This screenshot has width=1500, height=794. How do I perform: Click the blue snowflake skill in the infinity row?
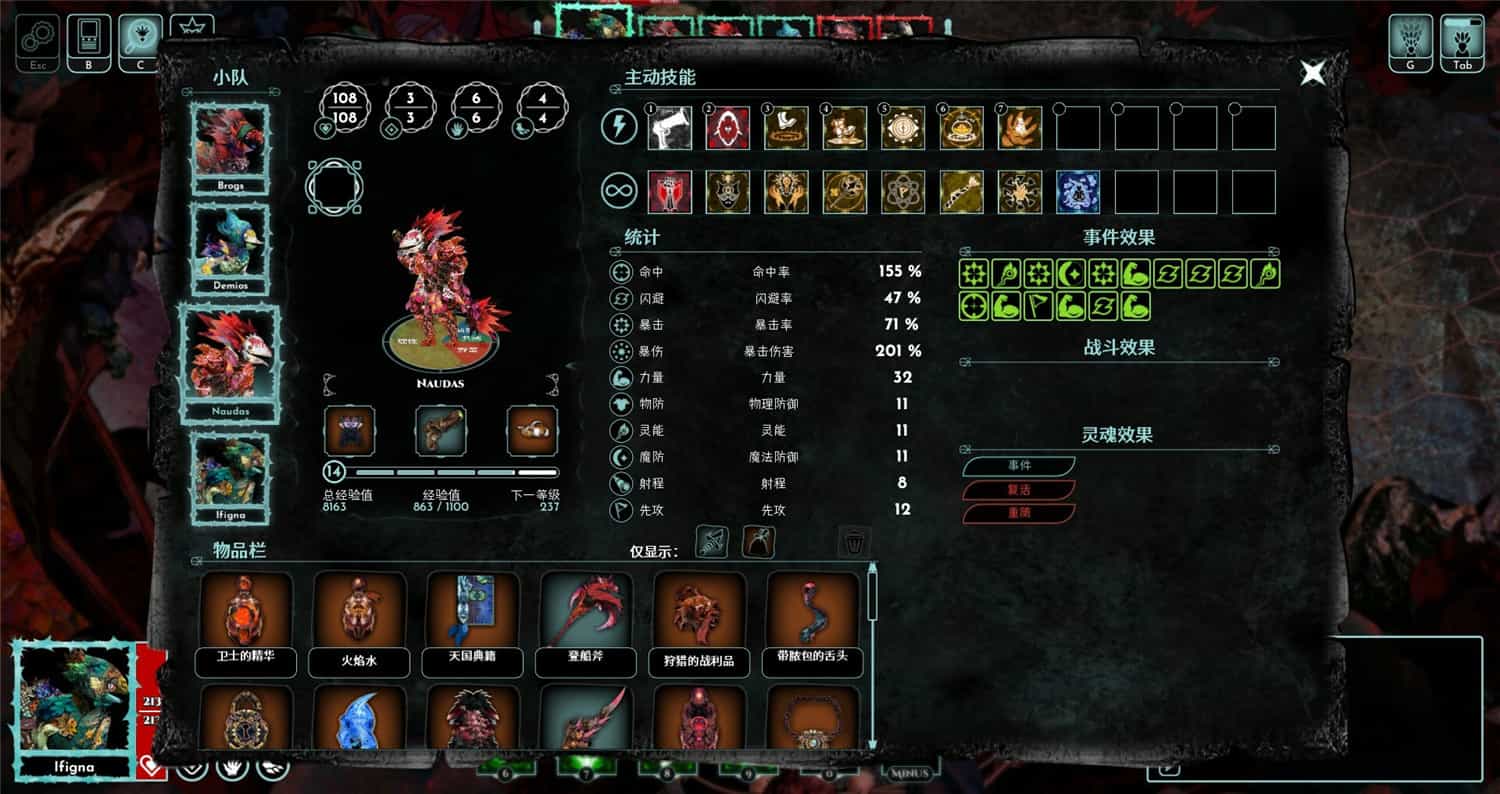pyautogui.click(x=1078, y=191)
